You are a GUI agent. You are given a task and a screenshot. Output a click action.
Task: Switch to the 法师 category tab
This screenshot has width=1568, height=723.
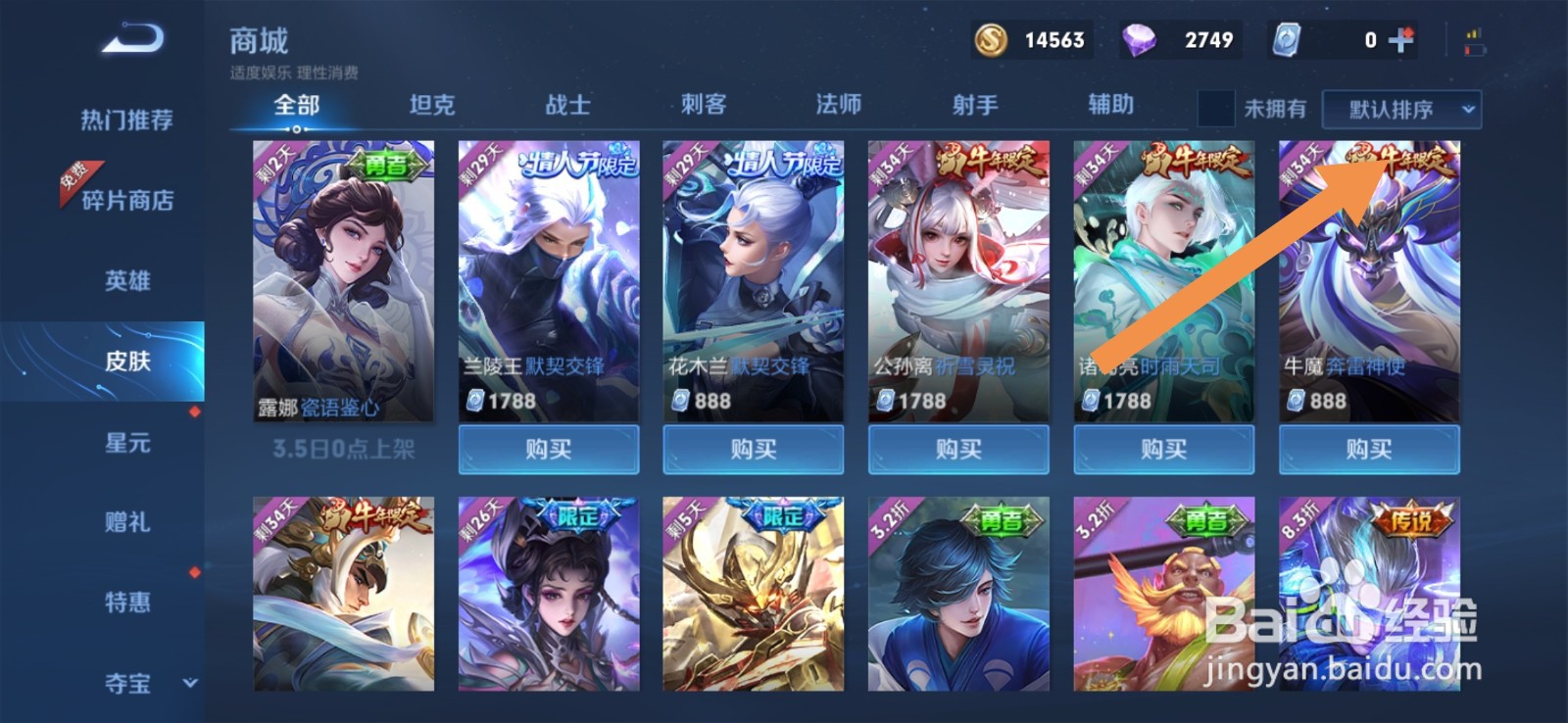pyautogui.click(x=839, y=105)
